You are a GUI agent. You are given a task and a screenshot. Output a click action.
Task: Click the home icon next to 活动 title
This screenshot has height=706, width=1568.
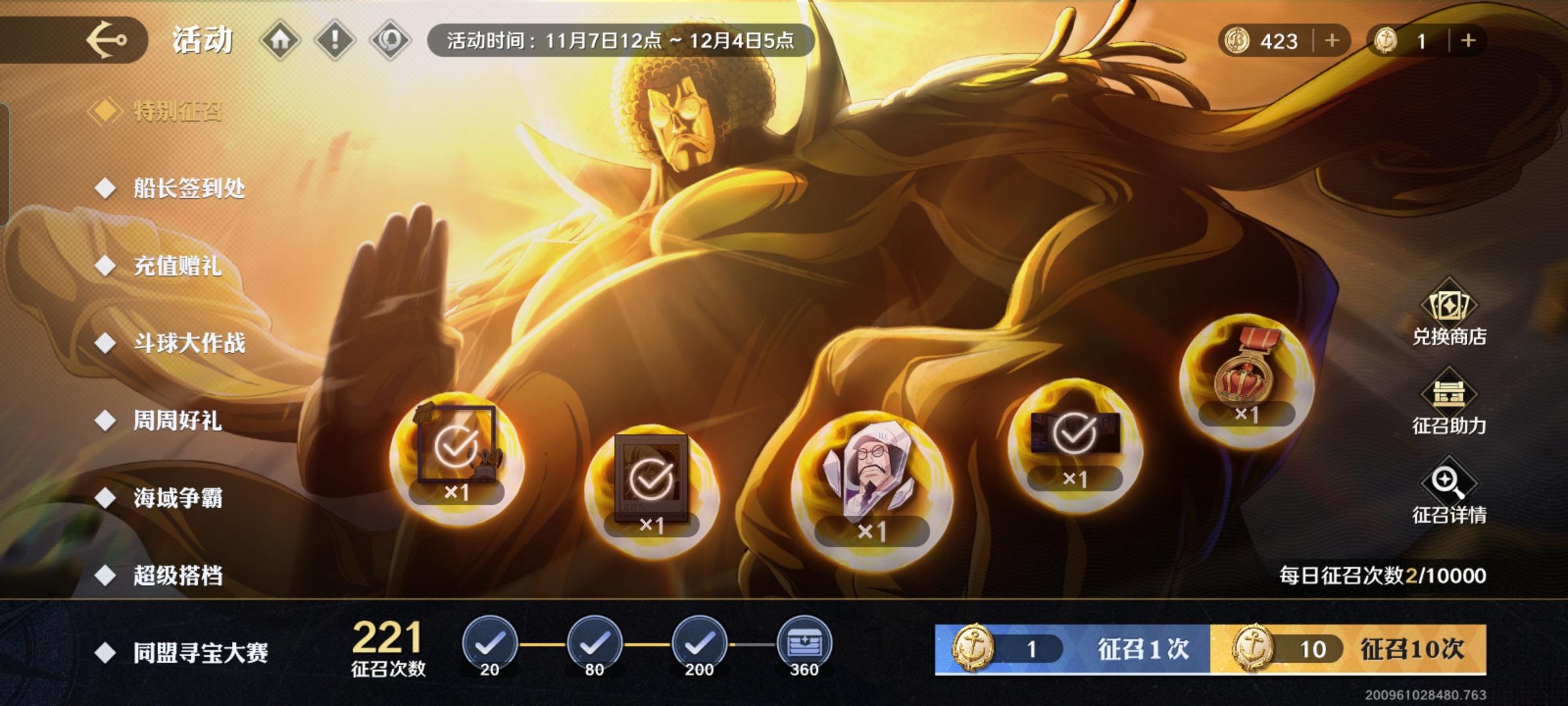(x=281, y=41)
